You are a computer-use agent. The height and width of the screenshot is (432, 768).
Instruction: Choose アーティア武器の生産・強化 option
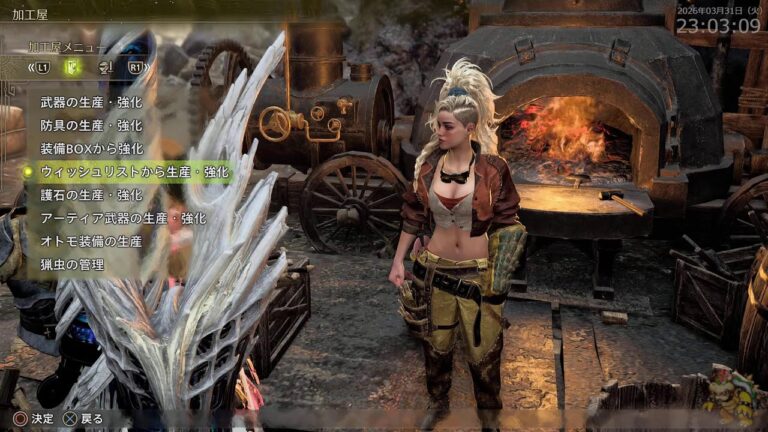pyautogui.click(x=122, y=218)
